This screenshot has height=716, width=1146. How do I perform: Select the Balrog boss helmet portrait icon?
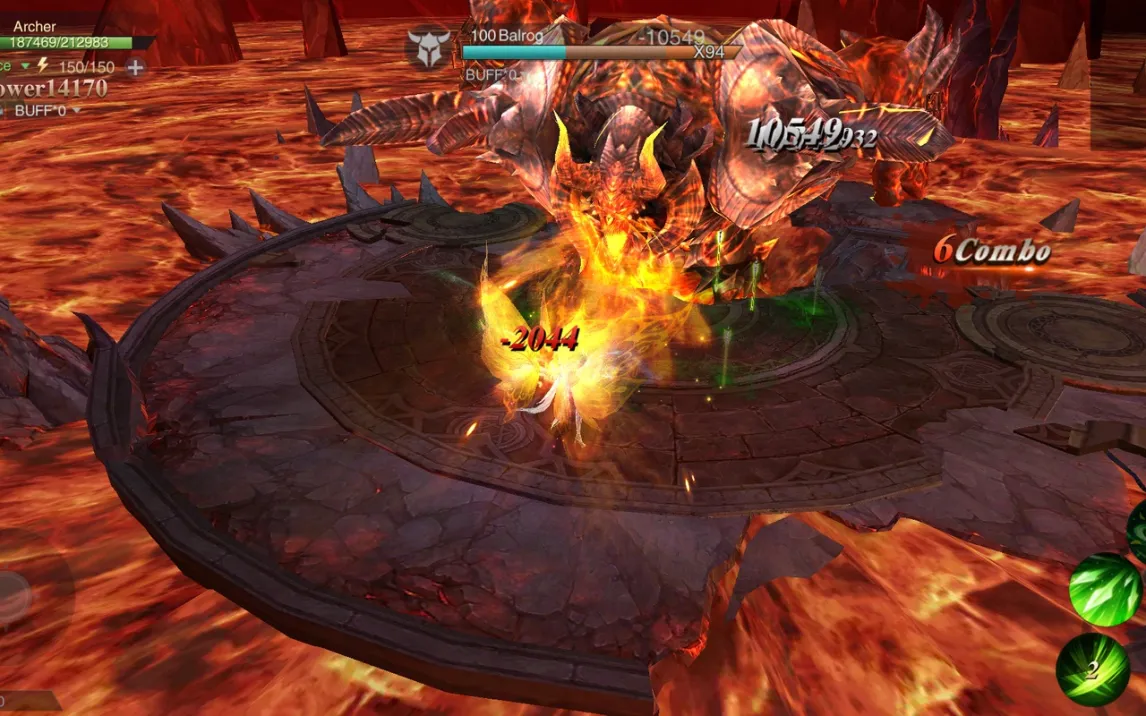click(x=429, y=48)
